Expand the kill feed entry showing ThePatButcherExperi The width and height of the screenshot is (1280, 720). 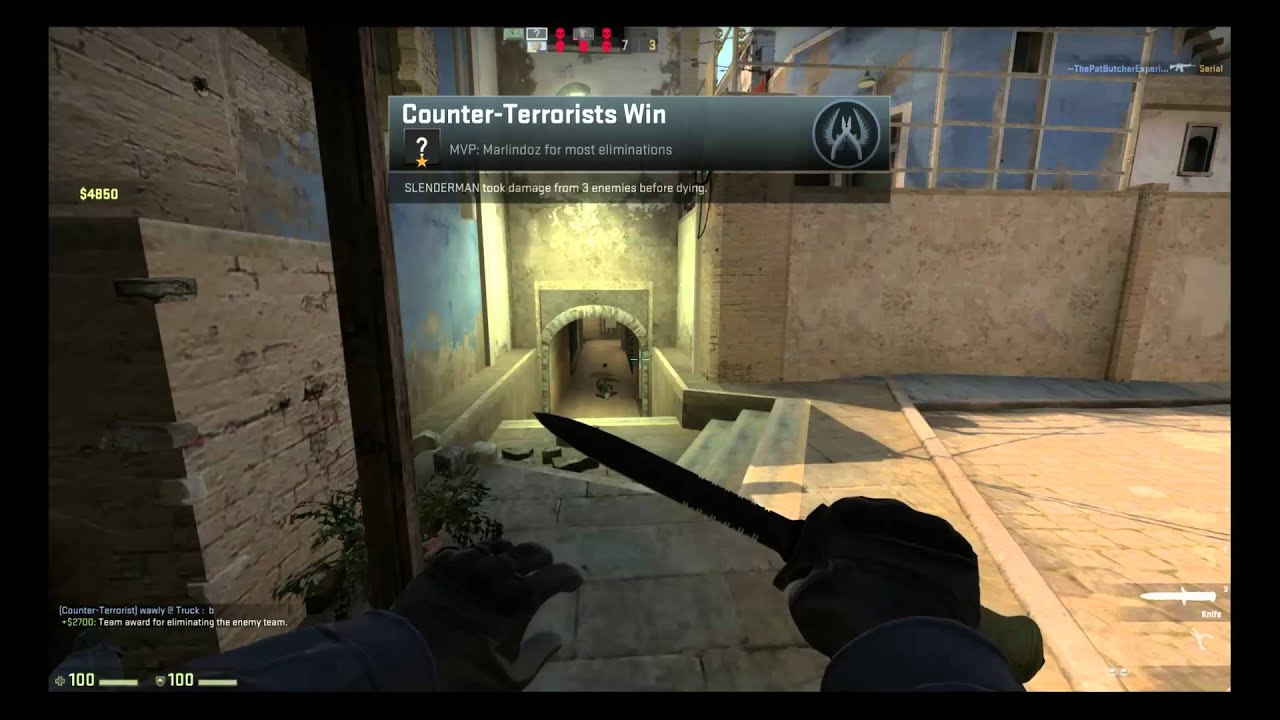click(1120, 66)
